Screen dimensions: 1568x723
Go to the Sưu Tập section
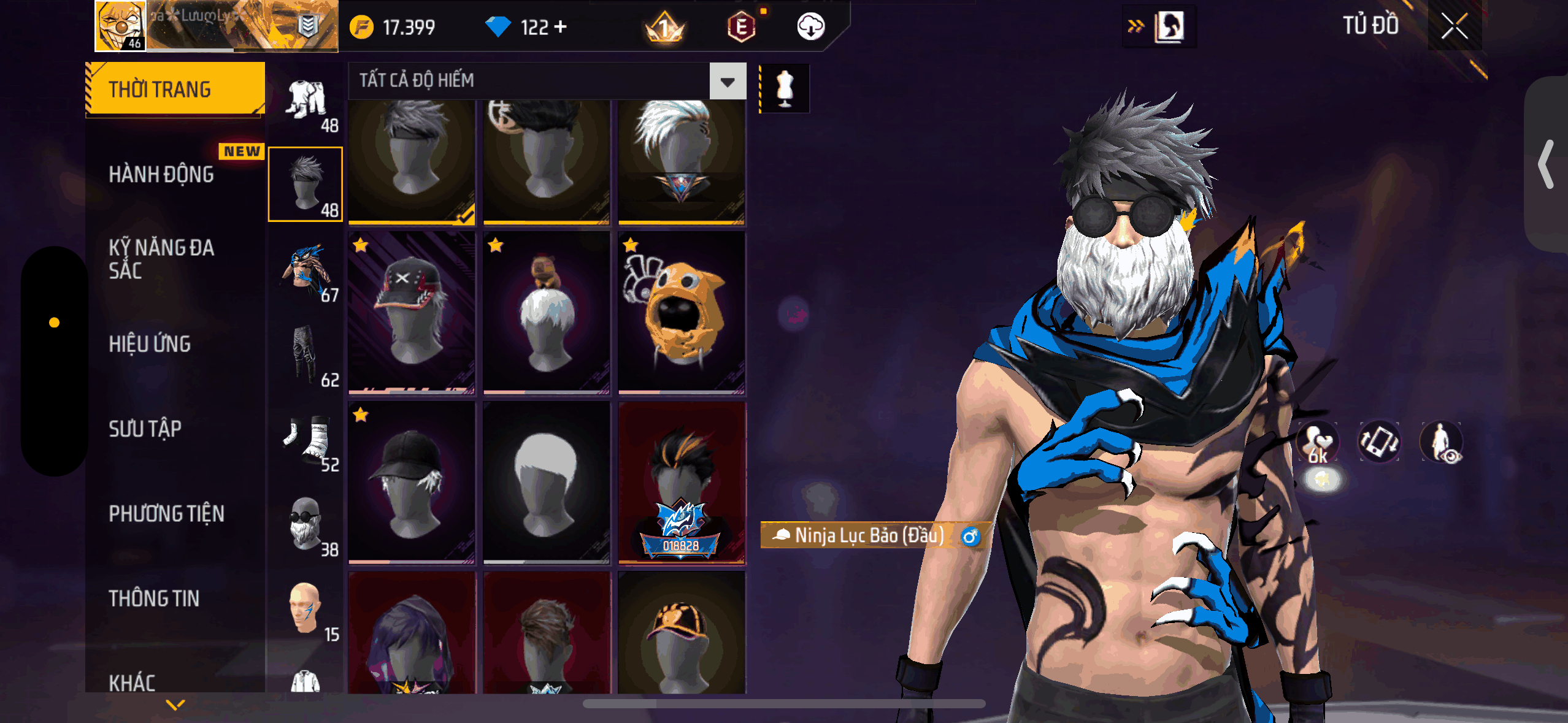click(x=145, y=429)
